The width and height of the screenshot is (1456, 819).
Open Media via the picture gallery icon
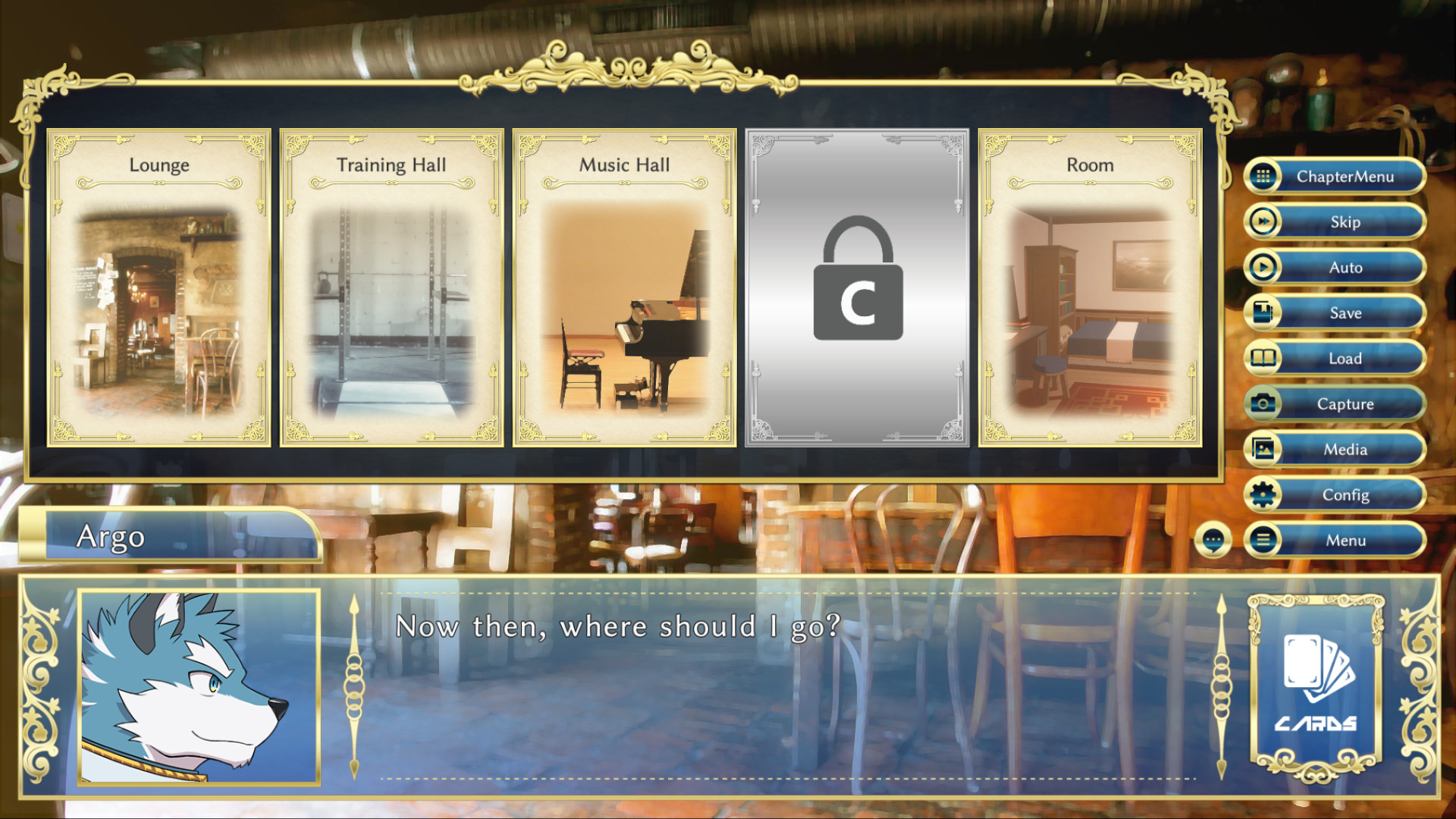pyautogui.click(x=1262, y=449)
